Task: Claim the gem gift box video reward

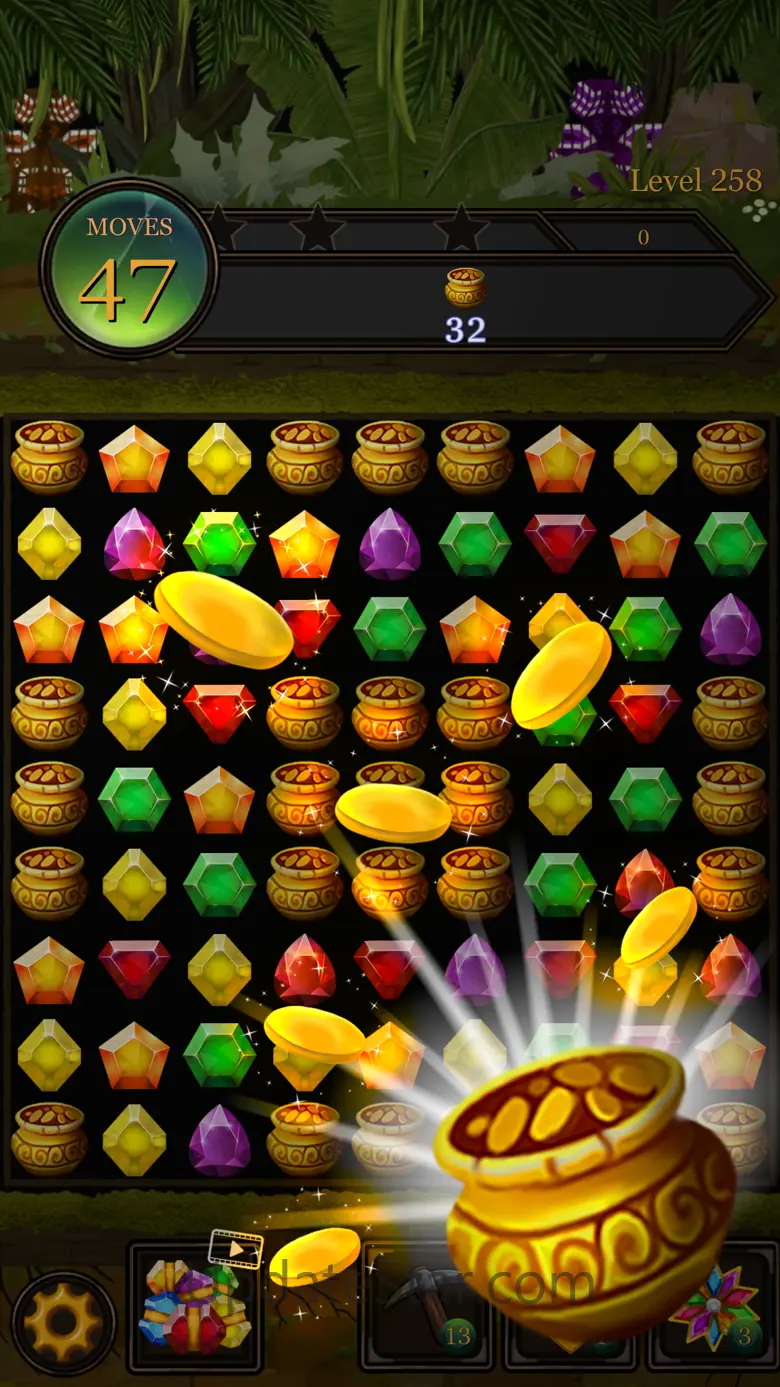Action: click(195, 1305)
